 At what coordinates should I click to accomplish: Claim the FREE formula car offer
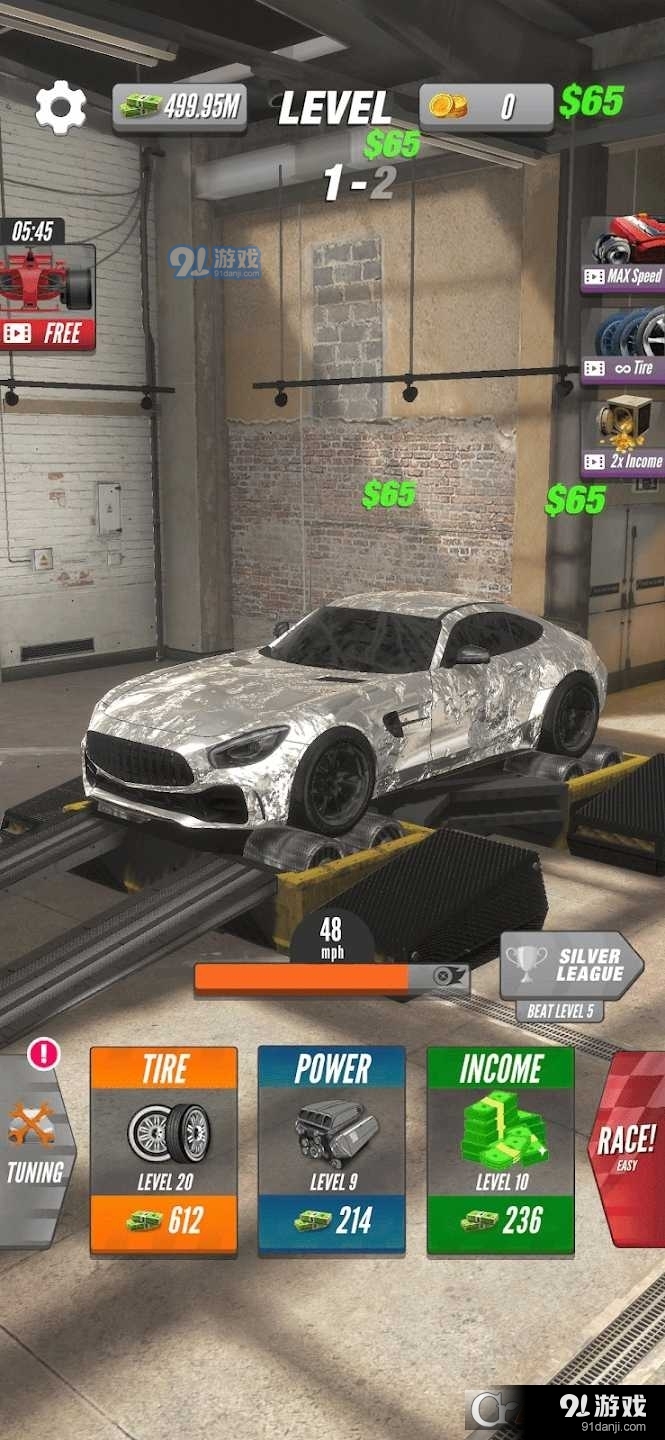click(47, 298)
